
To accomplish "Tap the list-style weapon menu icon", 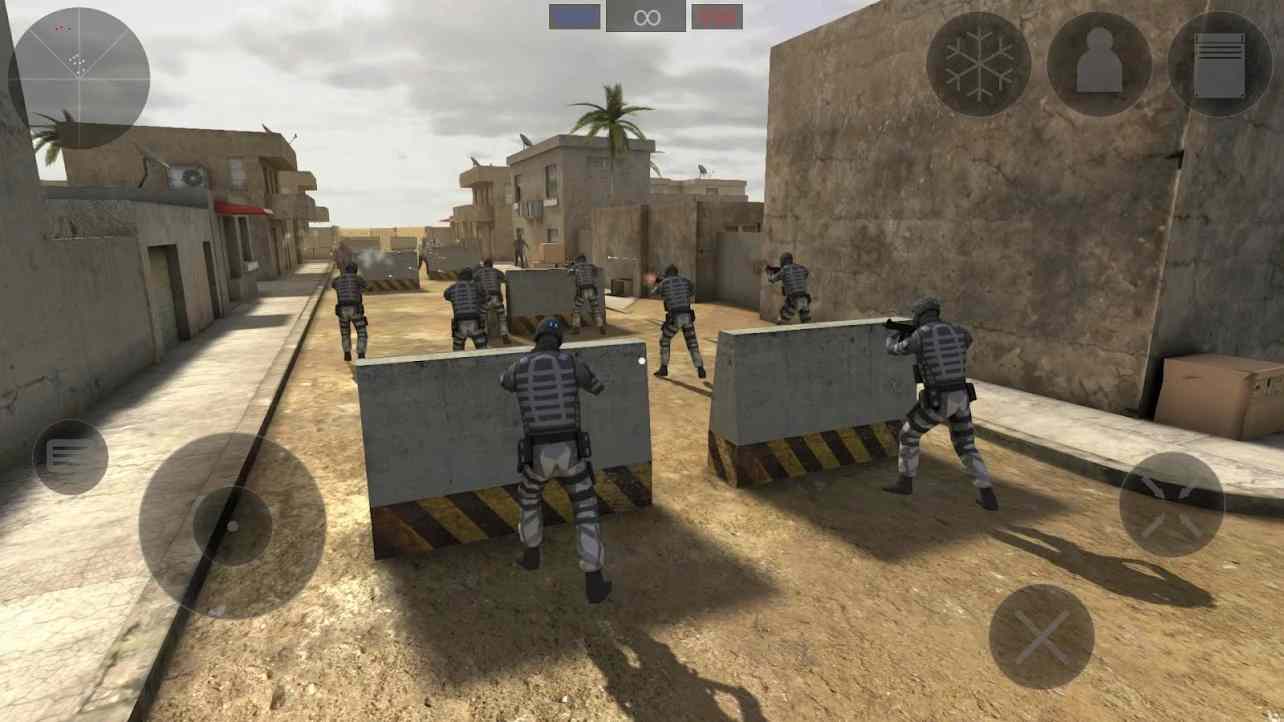I will click(x=70, y=456).
